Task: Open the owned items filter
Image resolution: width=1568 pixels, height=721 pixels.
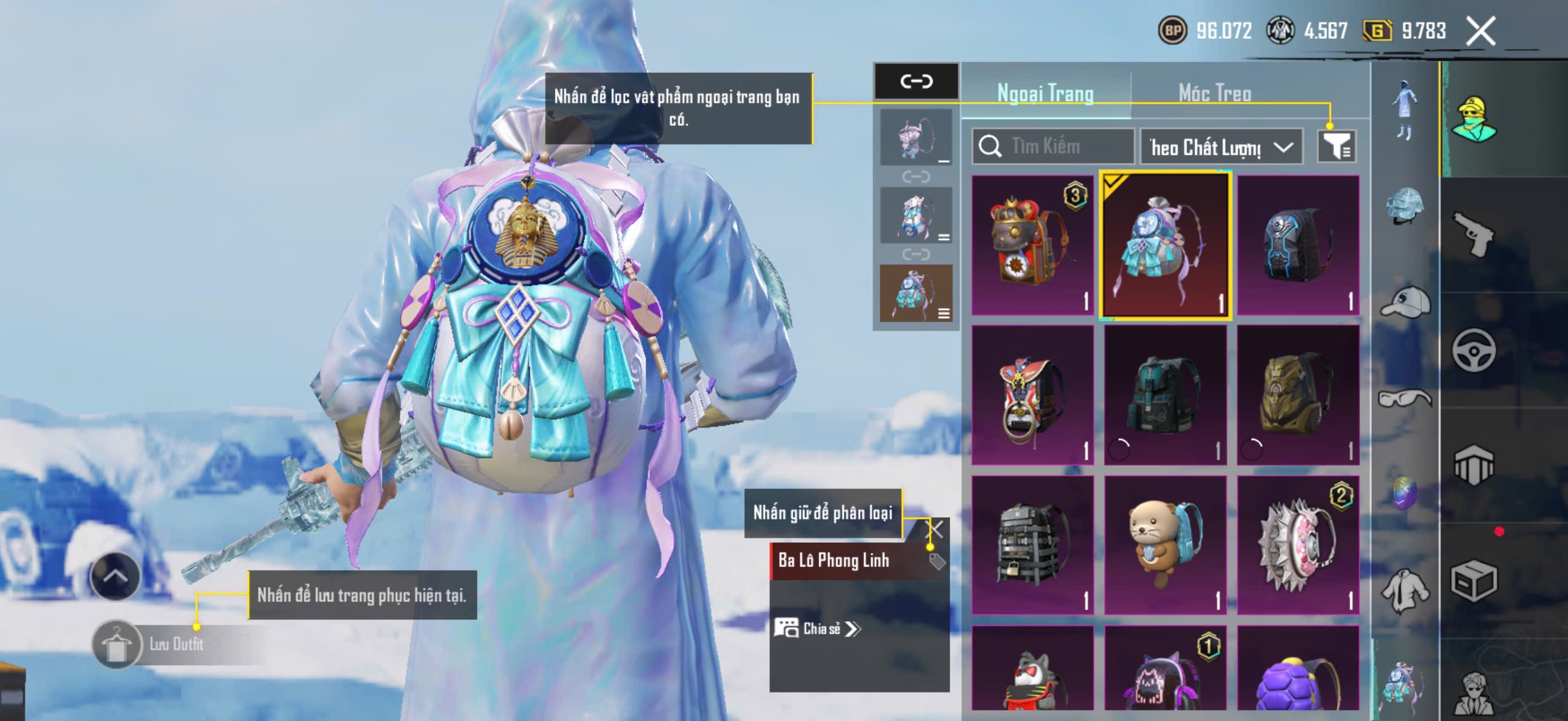Action: tap(1336, 146)
